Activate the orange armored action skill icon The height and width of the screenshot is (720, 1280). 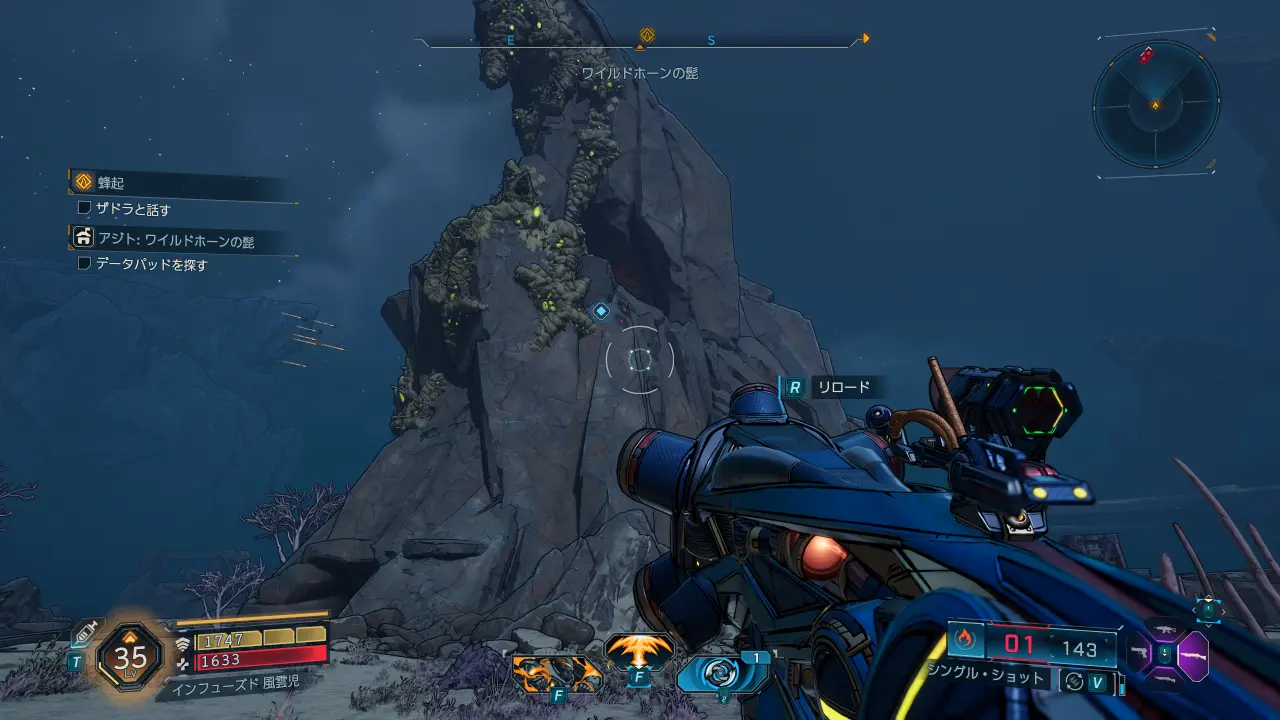tap(556, 673)
